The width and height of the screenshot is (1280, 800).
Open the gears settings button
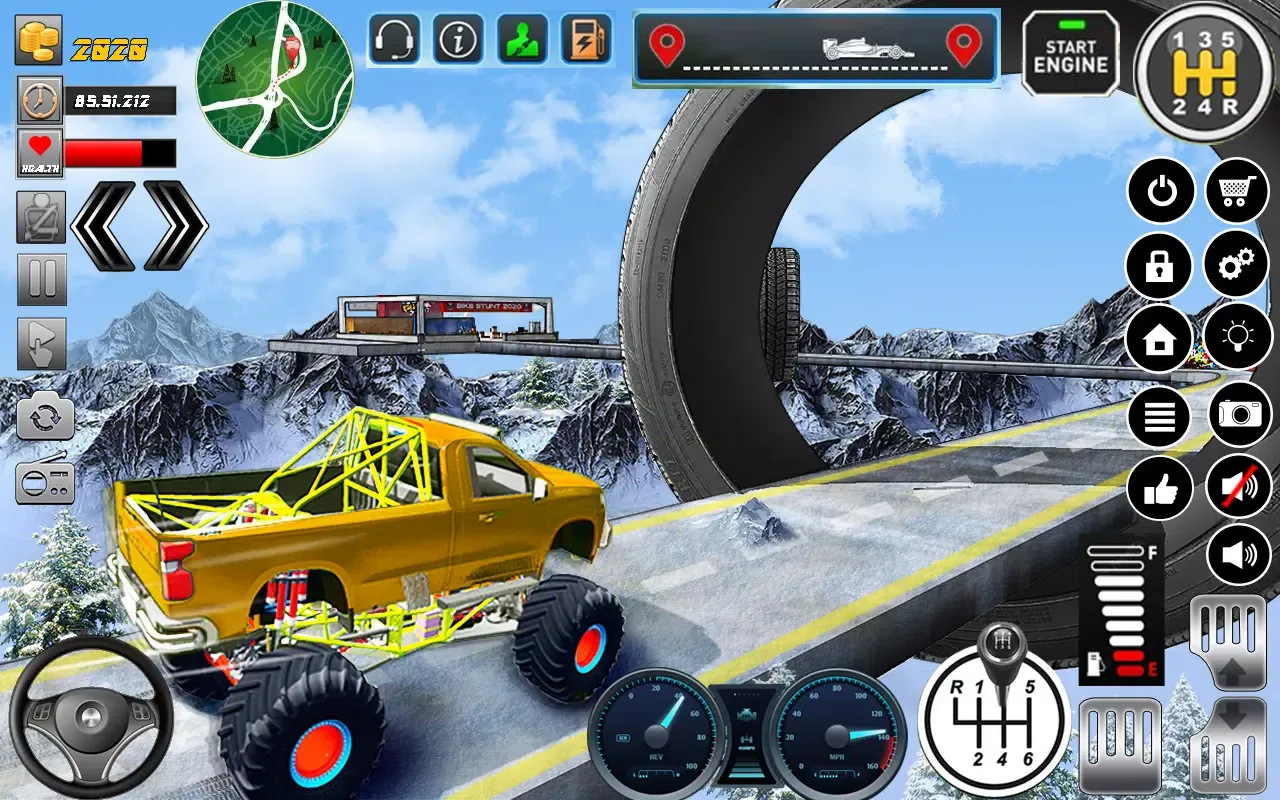tap(1238, 265)
